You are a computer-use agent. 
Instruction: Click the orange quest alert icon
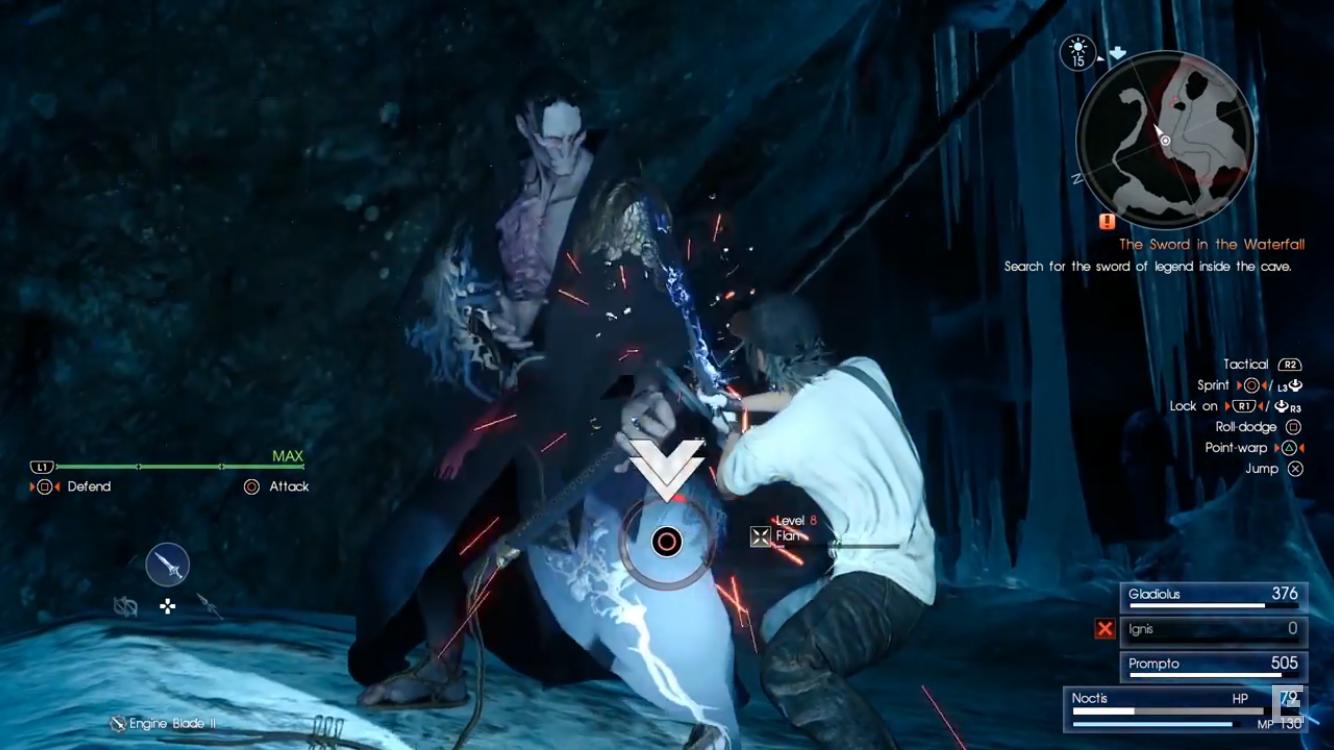[1106, 221]
